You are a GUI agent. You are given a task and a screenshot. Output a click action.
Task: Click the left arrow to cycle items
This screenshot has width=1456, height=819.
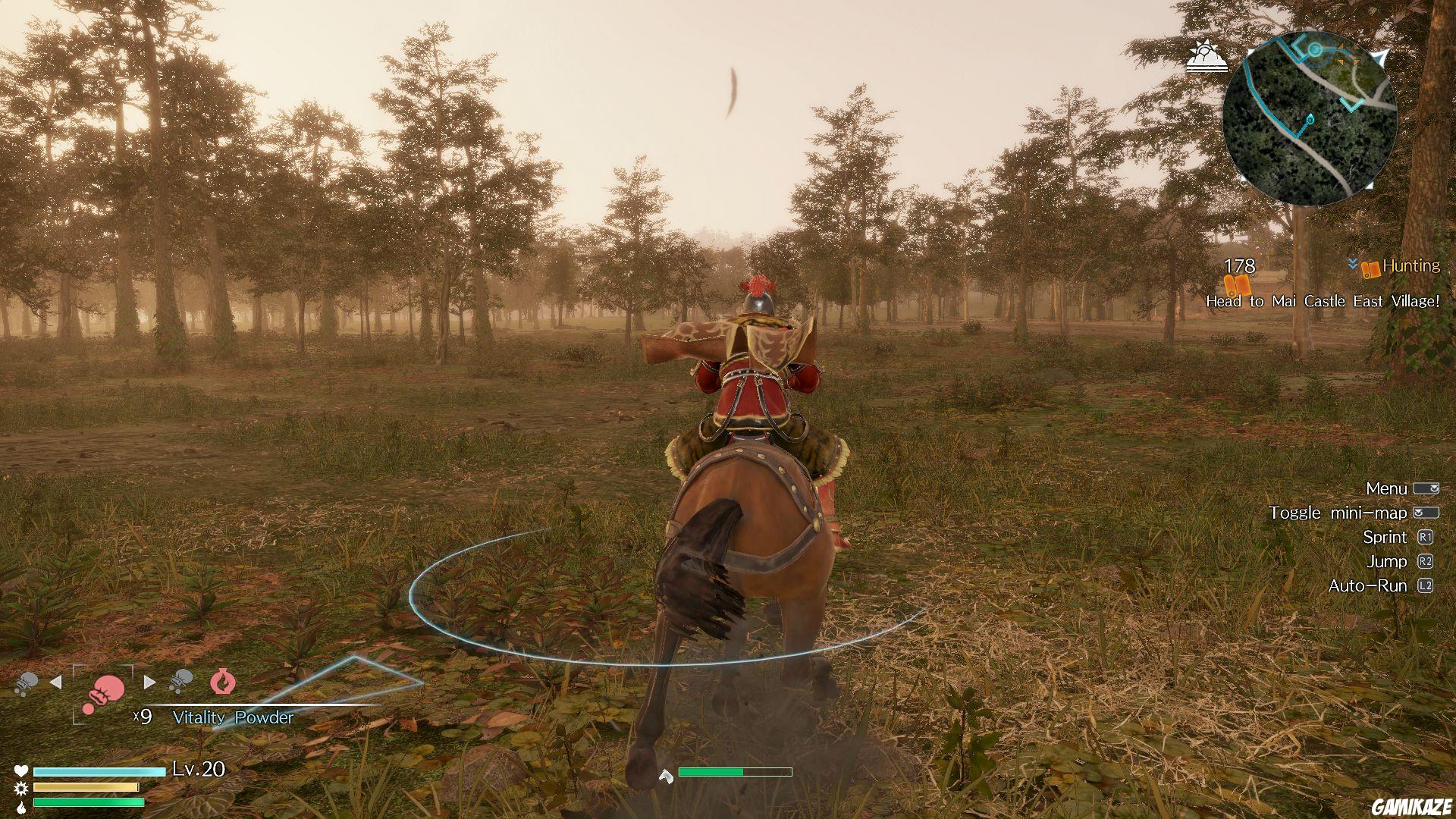coord(57,683)
